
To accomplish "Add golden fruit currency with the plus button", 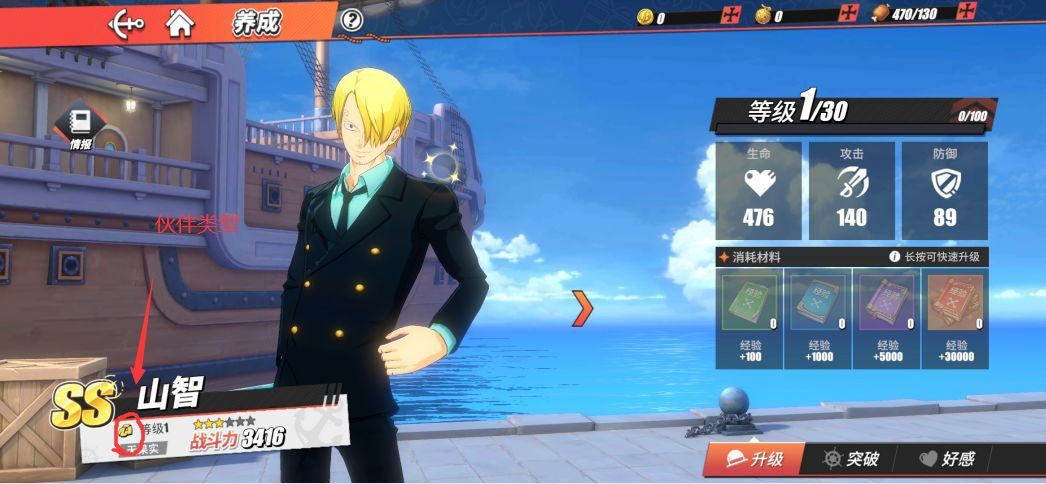I will click(x=849, y=14).
